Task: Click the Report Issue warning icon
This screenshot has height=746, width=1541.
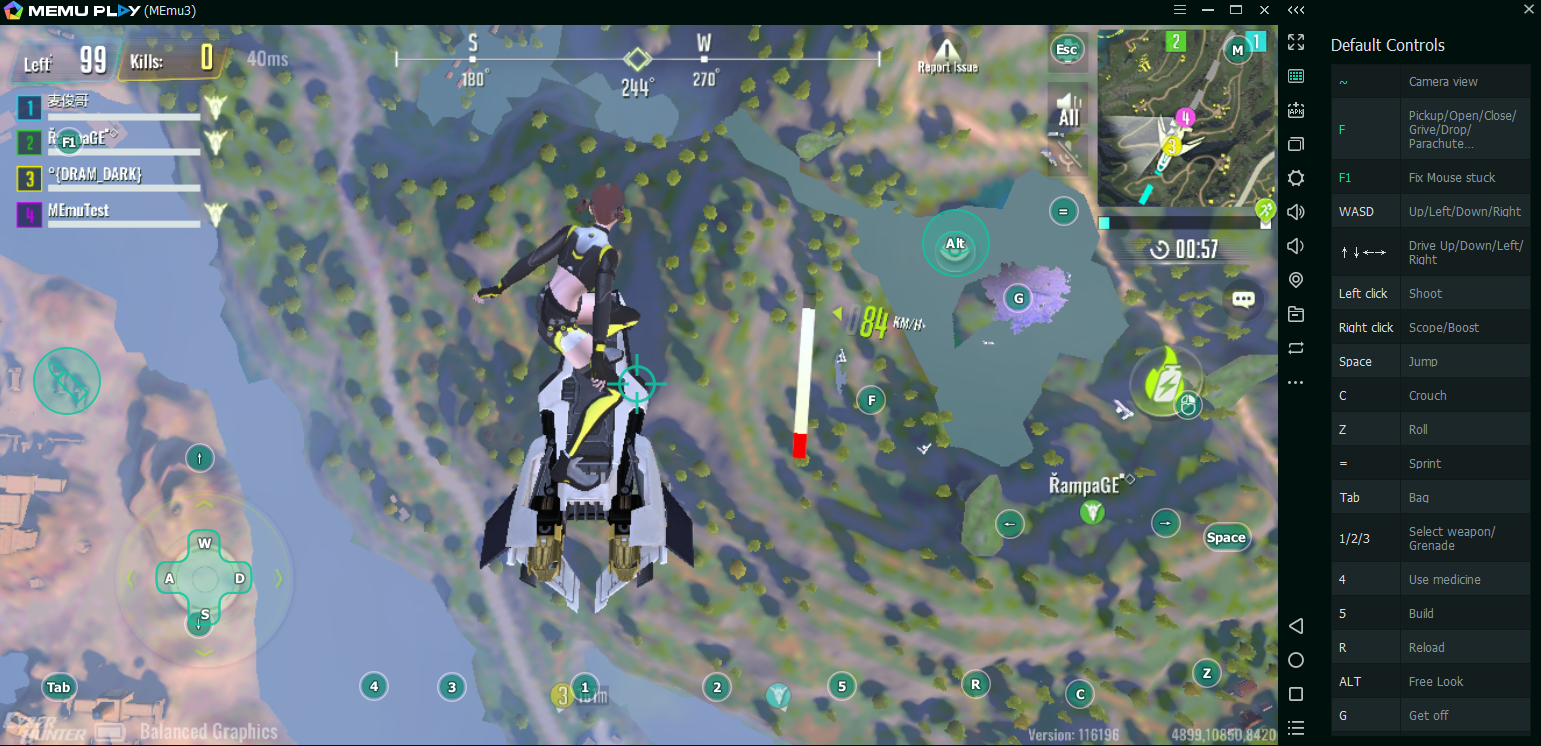Action: [x=945, y=48]
